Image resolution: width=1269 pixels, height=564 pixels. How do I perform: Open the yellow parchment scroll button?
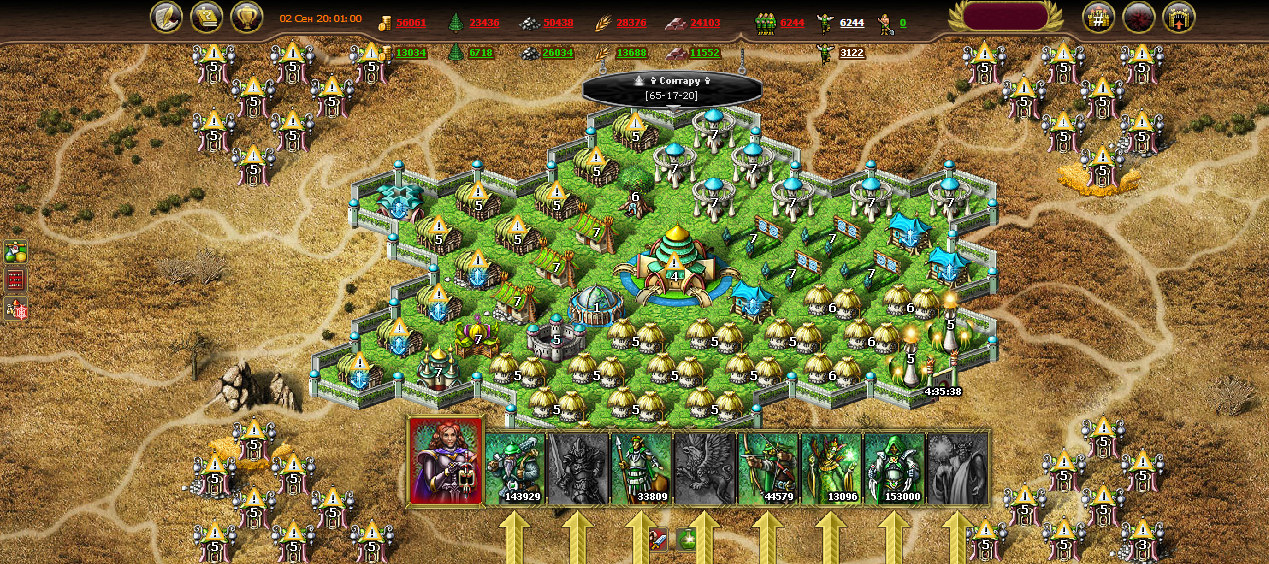pos(207,17)
